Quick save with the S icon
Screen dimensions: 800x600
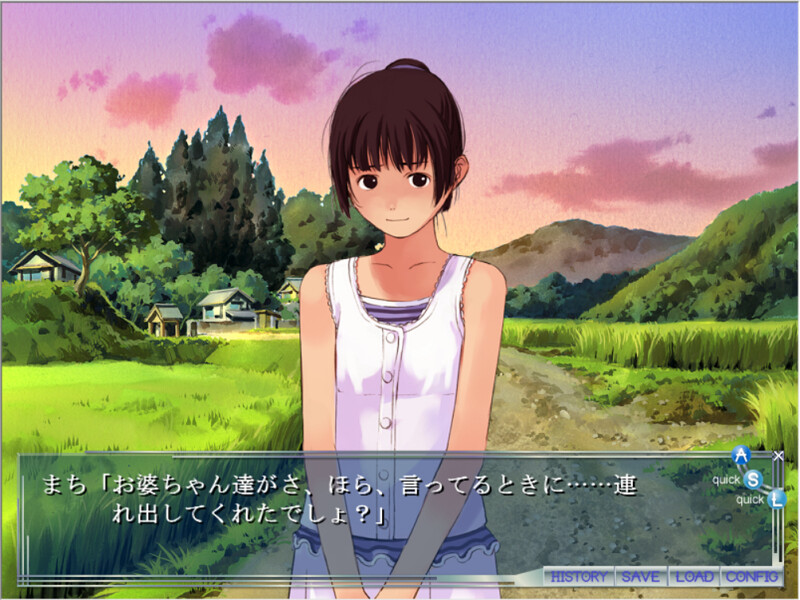[x=753, y=478]
